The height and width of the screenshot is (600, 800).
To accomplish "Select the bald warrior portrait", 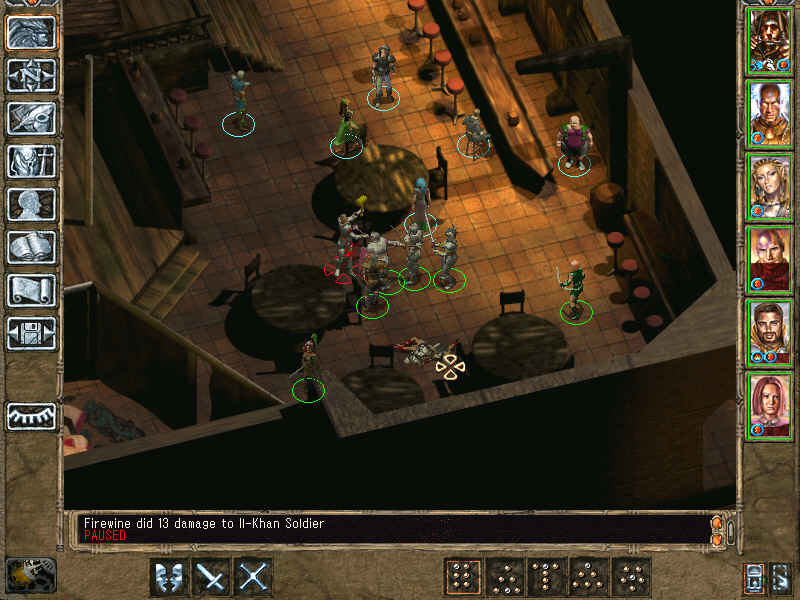I will coord(769,114).
